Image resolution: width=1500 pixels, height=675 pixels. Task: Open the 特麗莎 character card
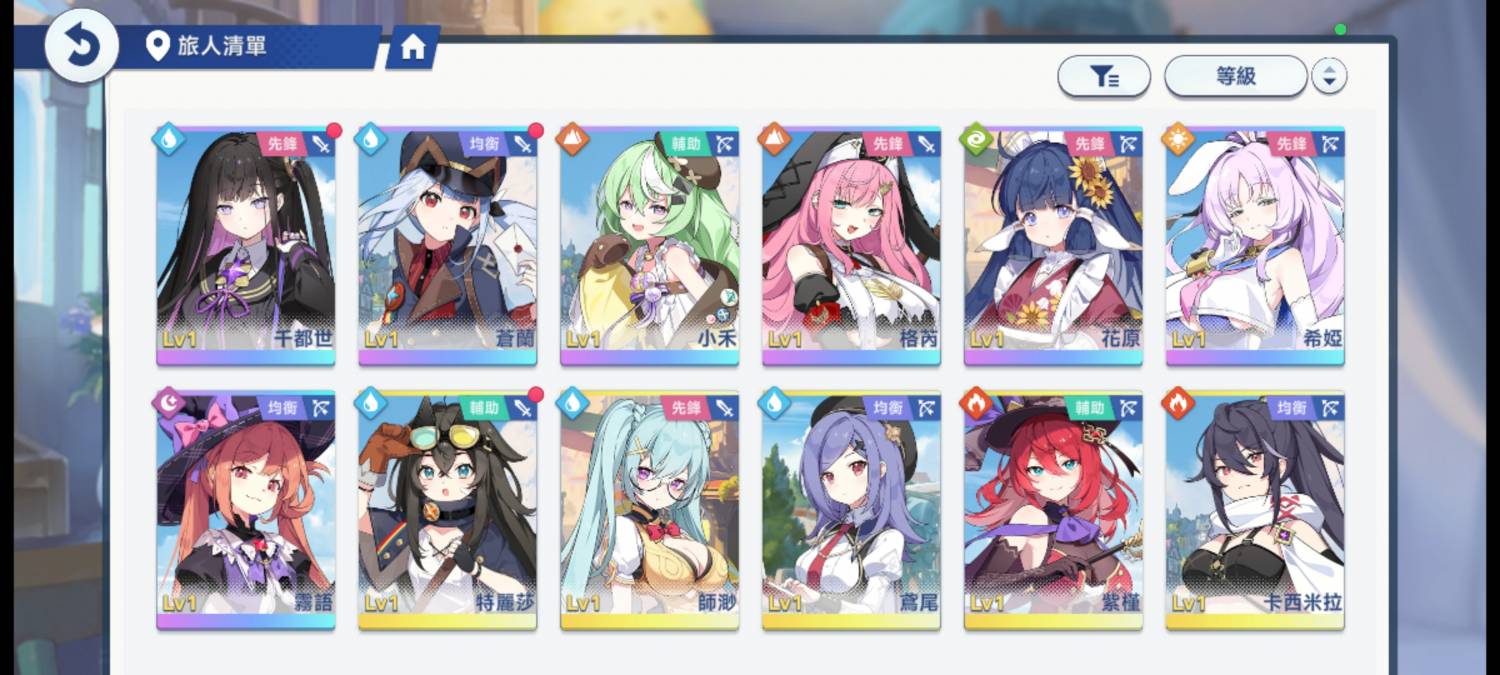[x=448, y=510]
